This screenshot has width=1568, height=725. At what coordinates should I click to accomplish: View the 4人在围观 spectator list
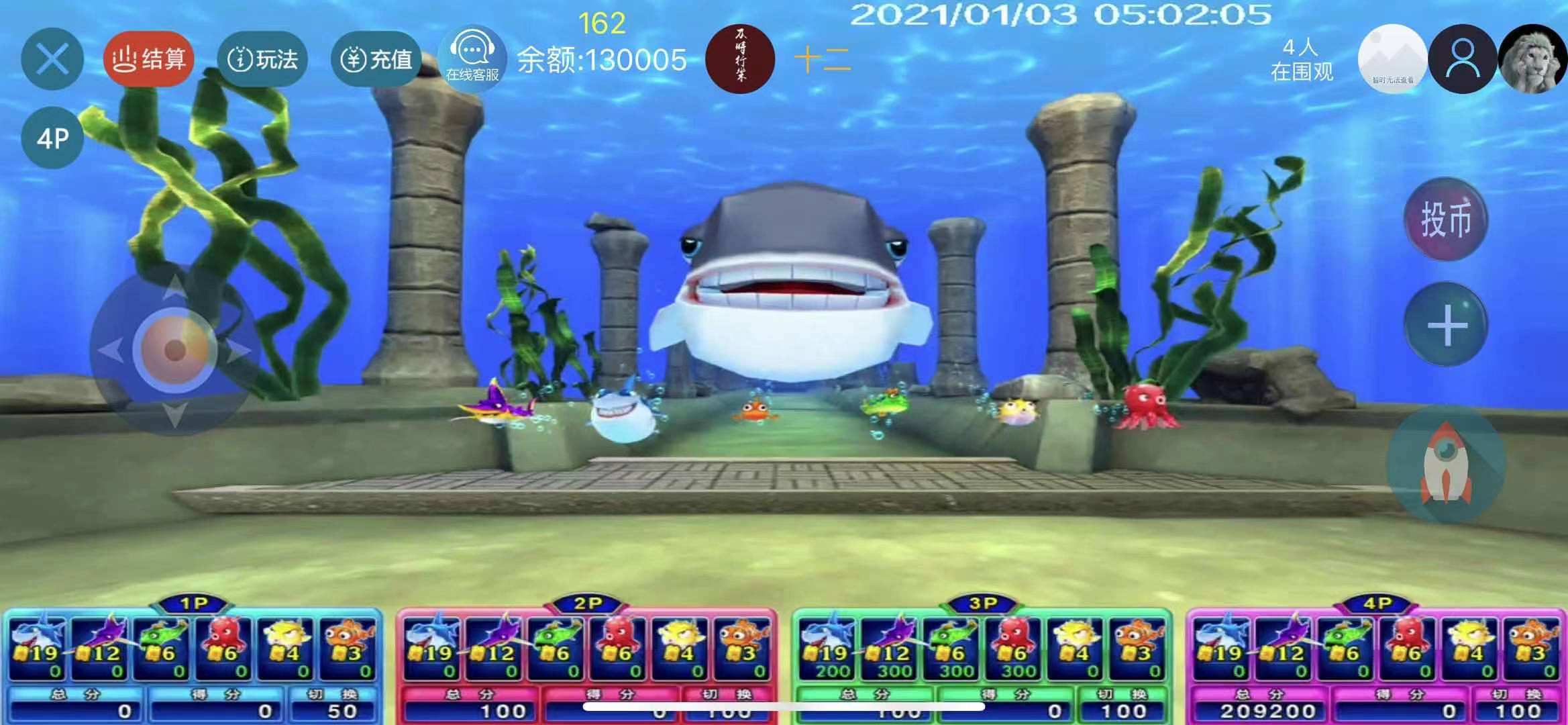(x=1301, y=59)
